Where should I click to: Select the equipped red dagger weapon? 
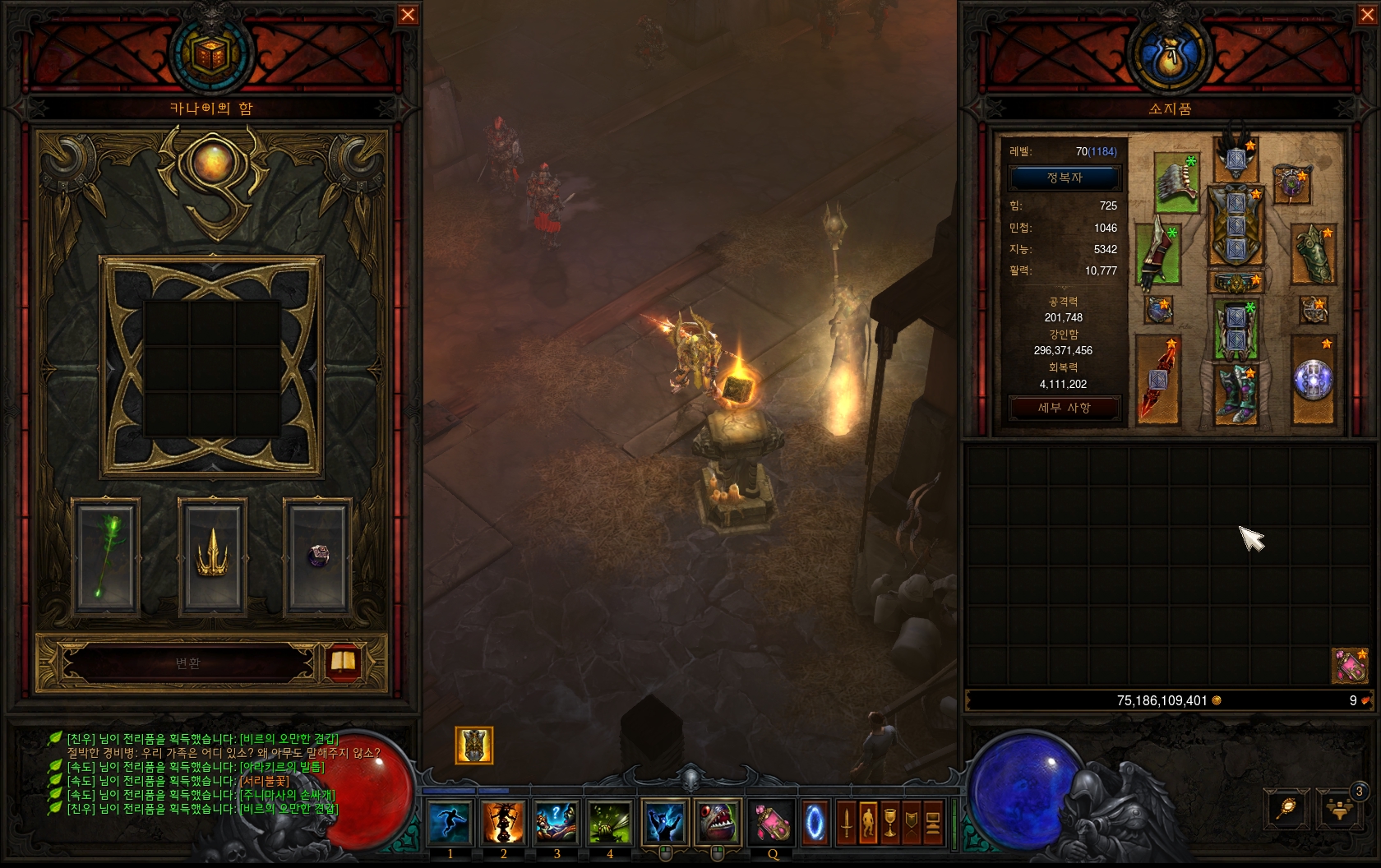[1158, 380]
